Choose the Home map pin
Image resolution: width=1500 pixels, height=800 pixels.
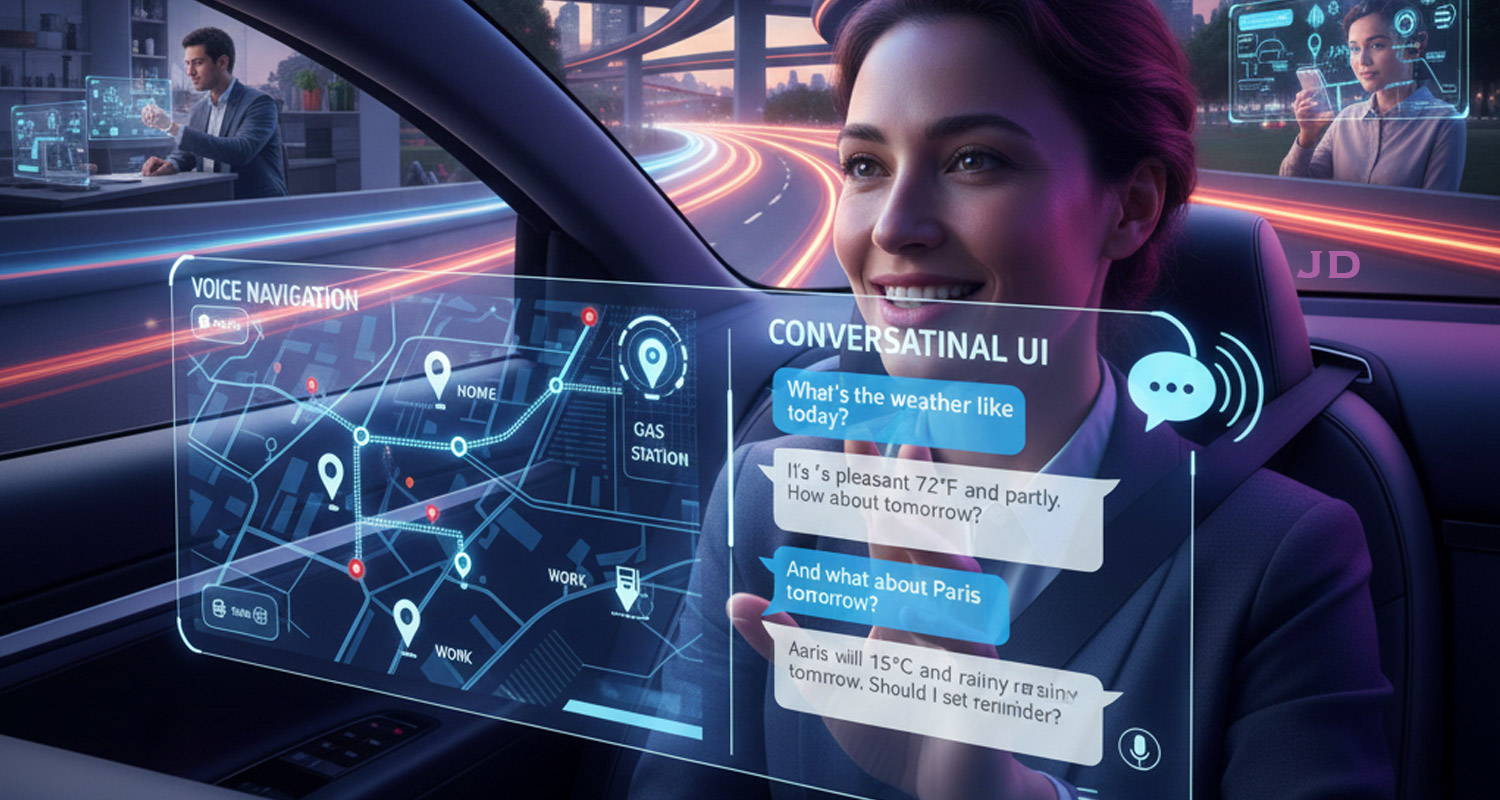coord(437,373)
